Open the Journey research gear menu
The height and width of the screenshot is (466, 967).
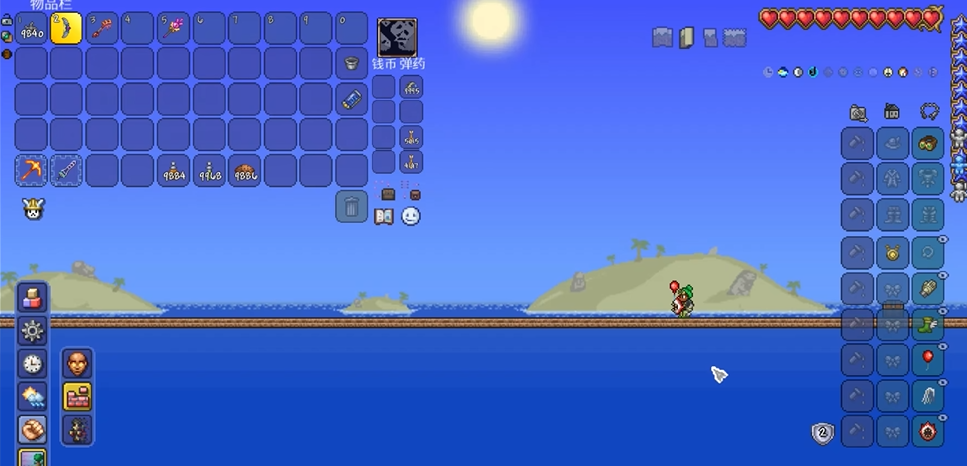point(31,331)
